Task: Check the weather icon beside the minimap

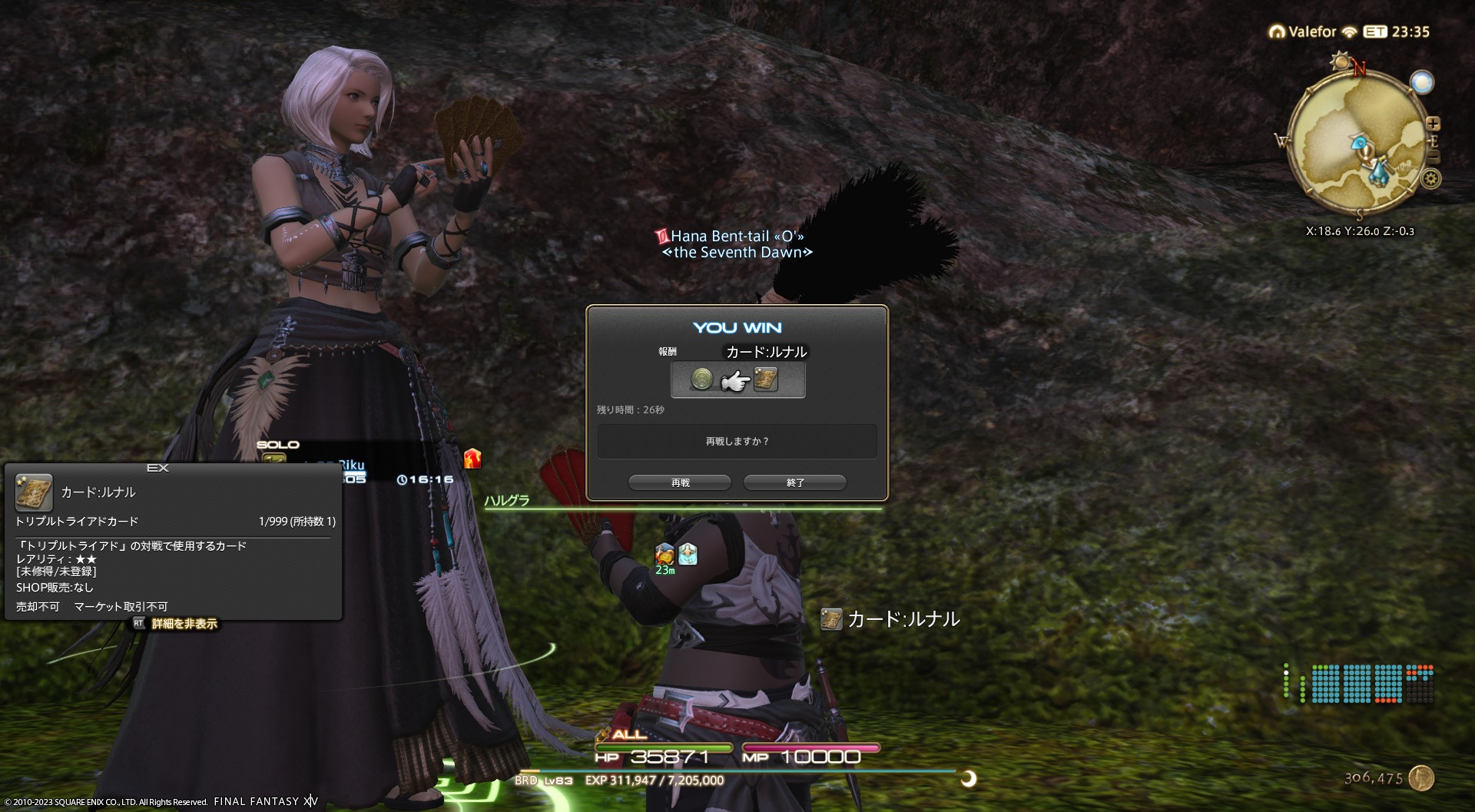Action: click(1422, 82)
